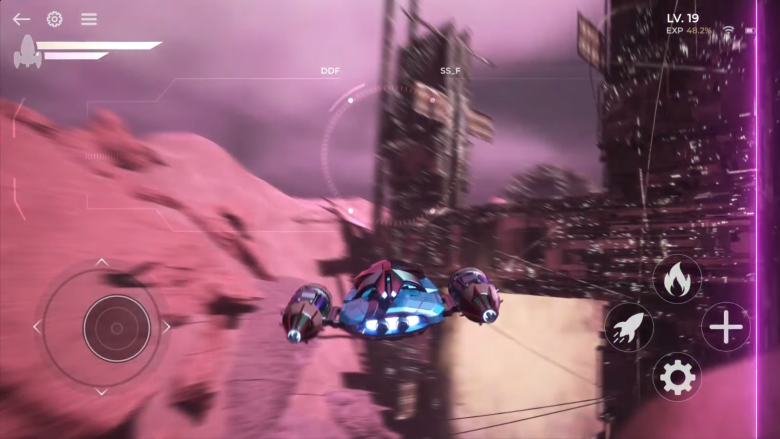Open settings via top-left gear icon
The width and height of the screenshot is (780, 439).
pos(55,19)
